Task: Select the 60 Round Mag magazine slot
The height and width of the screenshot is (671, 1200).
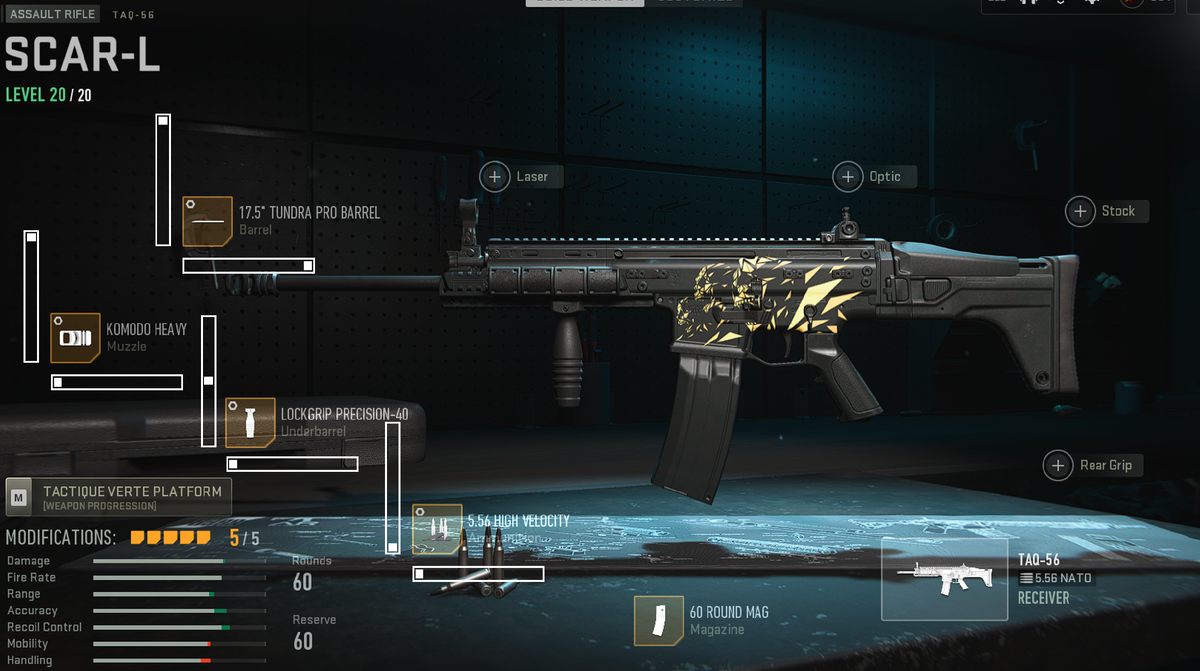Action: pyautogui.click(x=659, y=620)
